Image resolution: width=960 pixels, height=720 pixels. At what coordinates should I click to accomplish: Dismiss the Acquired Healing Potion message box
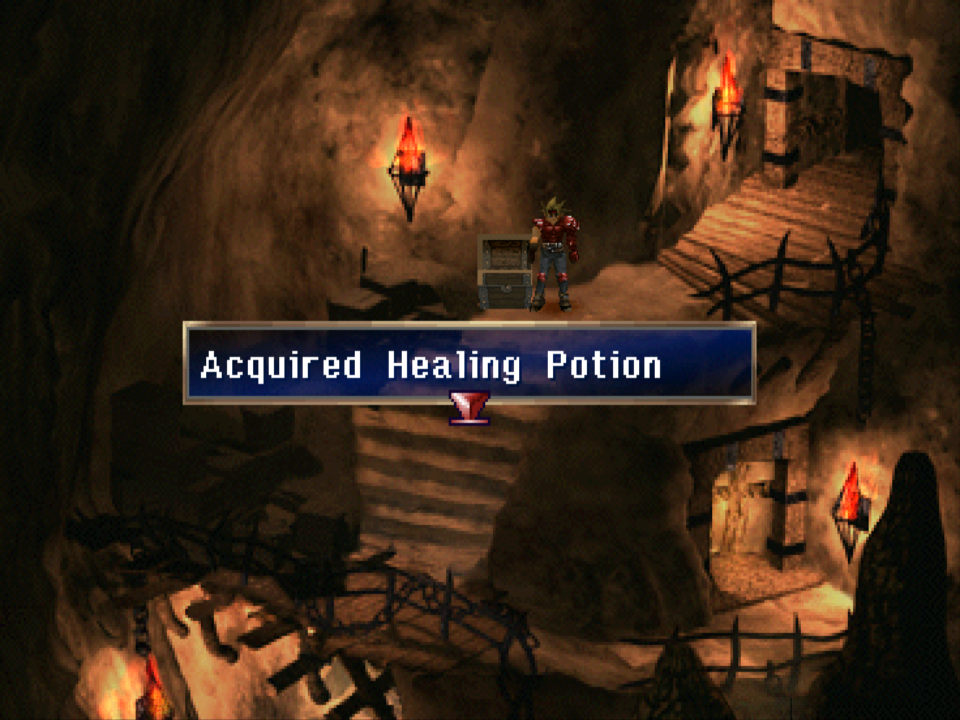(468, 363)
